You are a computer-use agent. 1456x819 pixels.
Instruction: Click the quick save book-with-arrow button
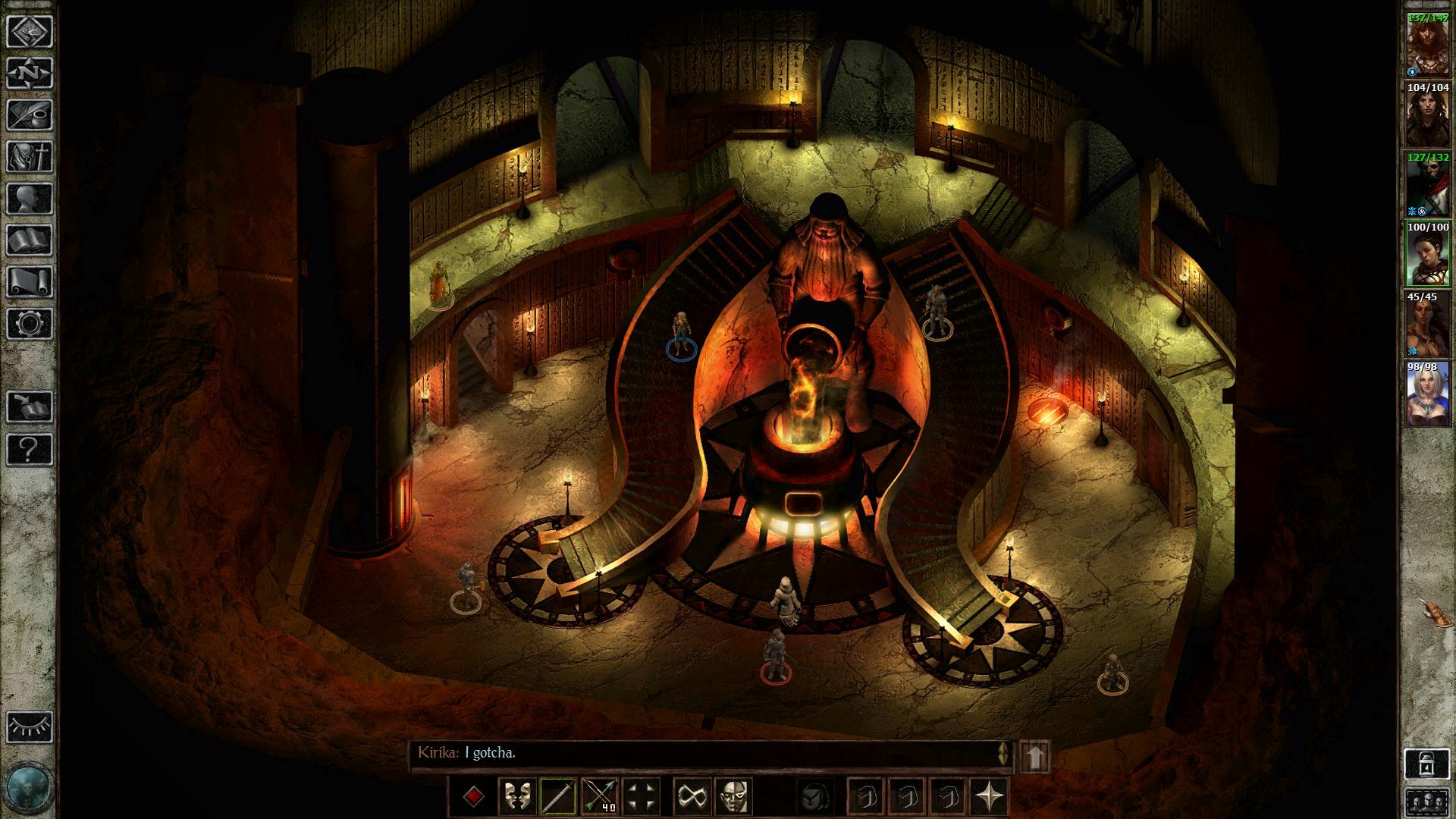click(30, 407)
